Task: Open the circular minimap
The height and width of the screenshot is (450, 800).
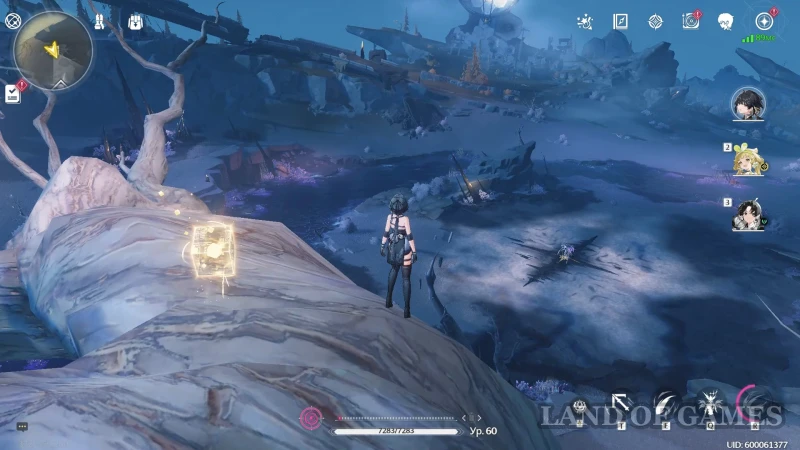Action: coord(54,50)
